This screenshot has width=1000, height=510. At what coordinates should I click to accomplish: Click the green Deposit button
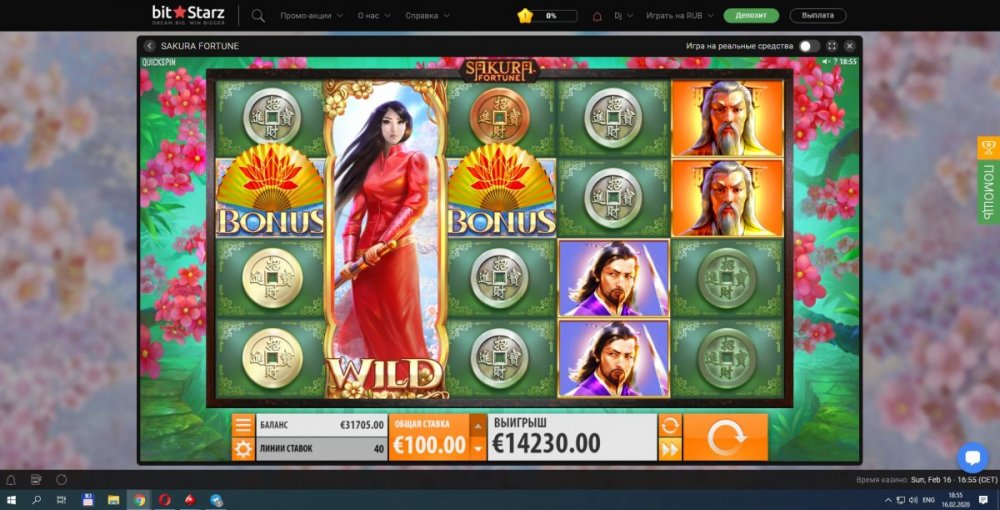click(x=750, y=16)
